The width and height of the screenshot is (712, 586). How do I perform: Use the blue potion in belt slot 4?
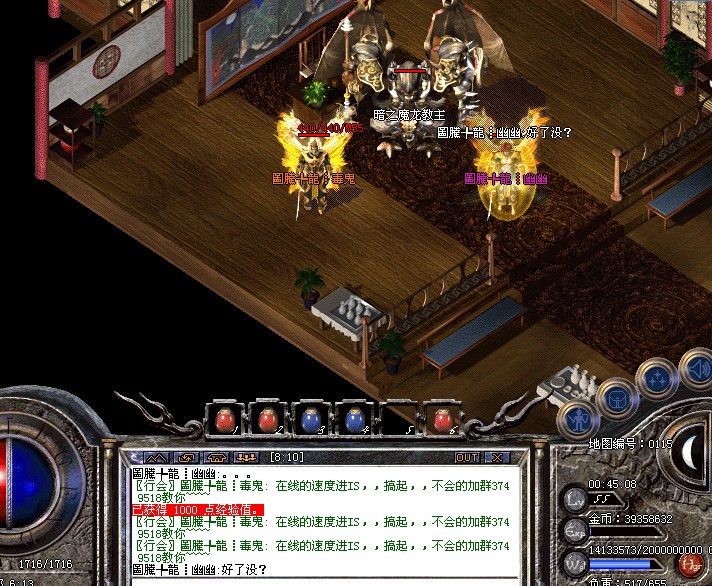[x=354, y=420]
